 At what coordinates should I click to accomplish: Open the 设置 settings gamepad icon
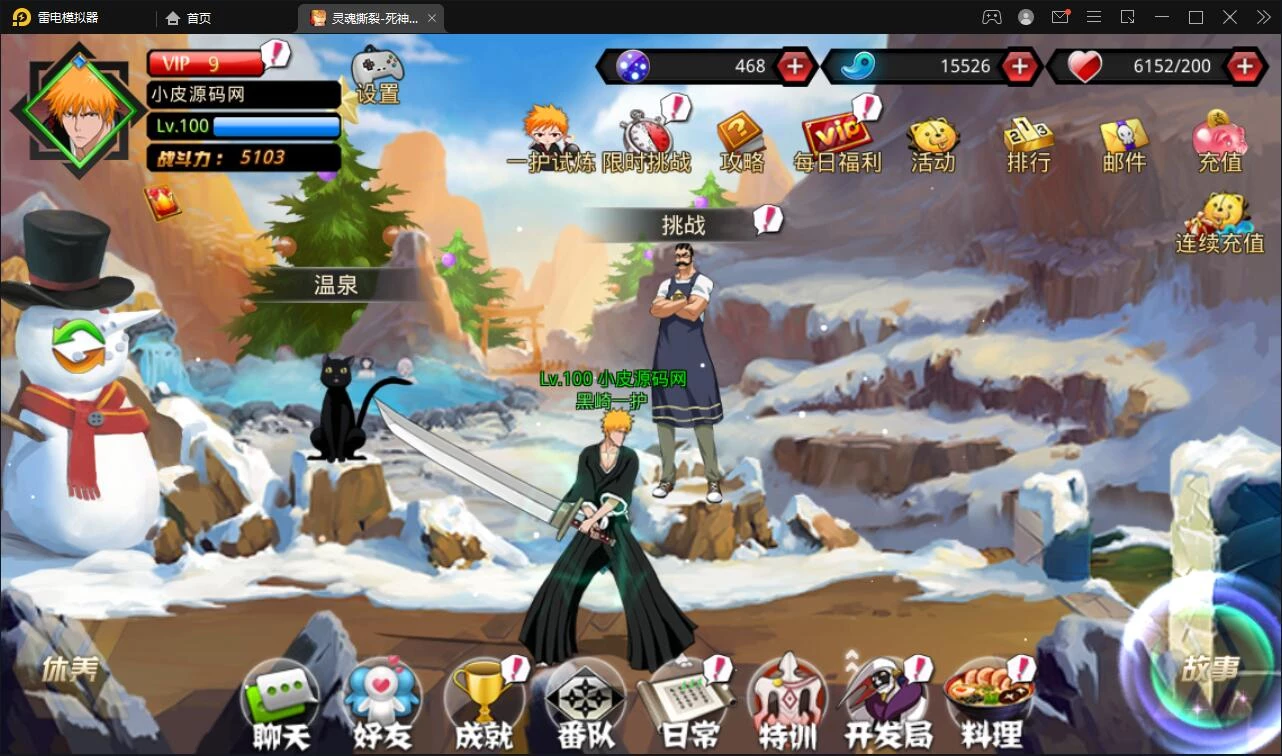[x=378, y=74]
